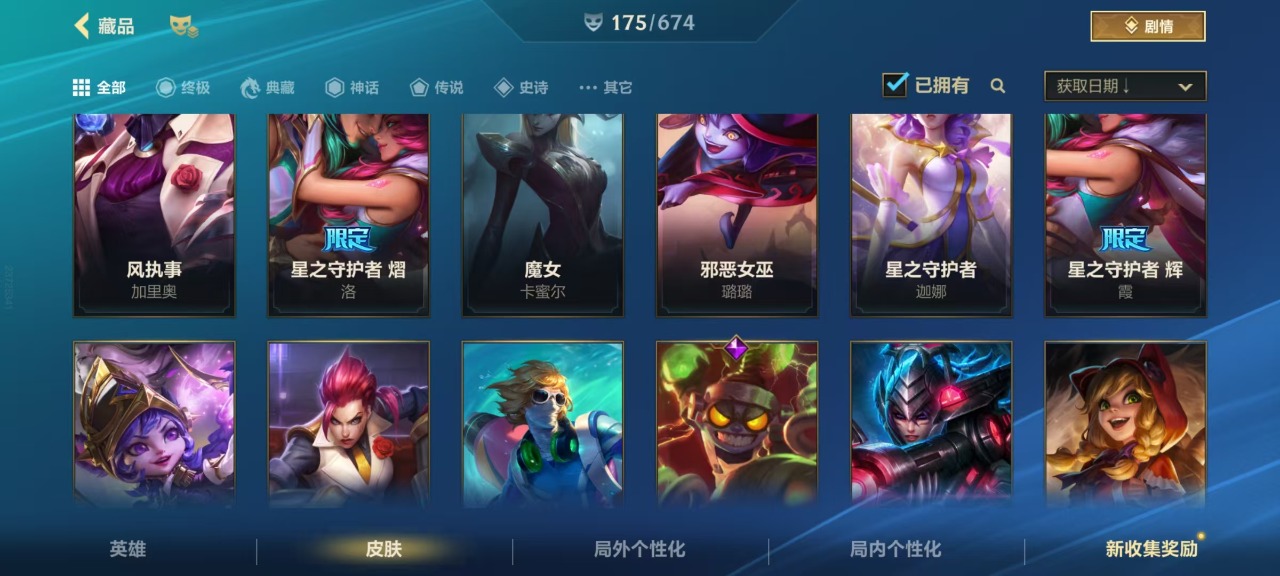Select the 全部 filter tab
This screenshot has height=576, width=1280.
coord(99,88)
